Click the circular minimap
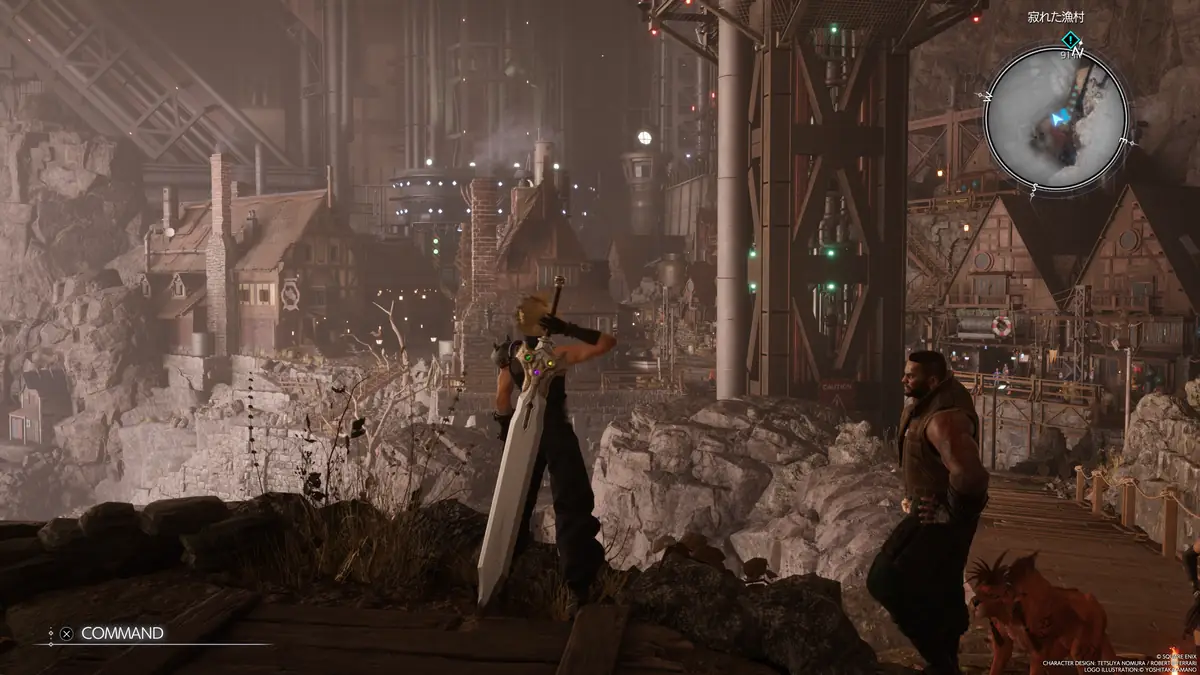This screenshot has height=675, width=1200. point(1056,118)
